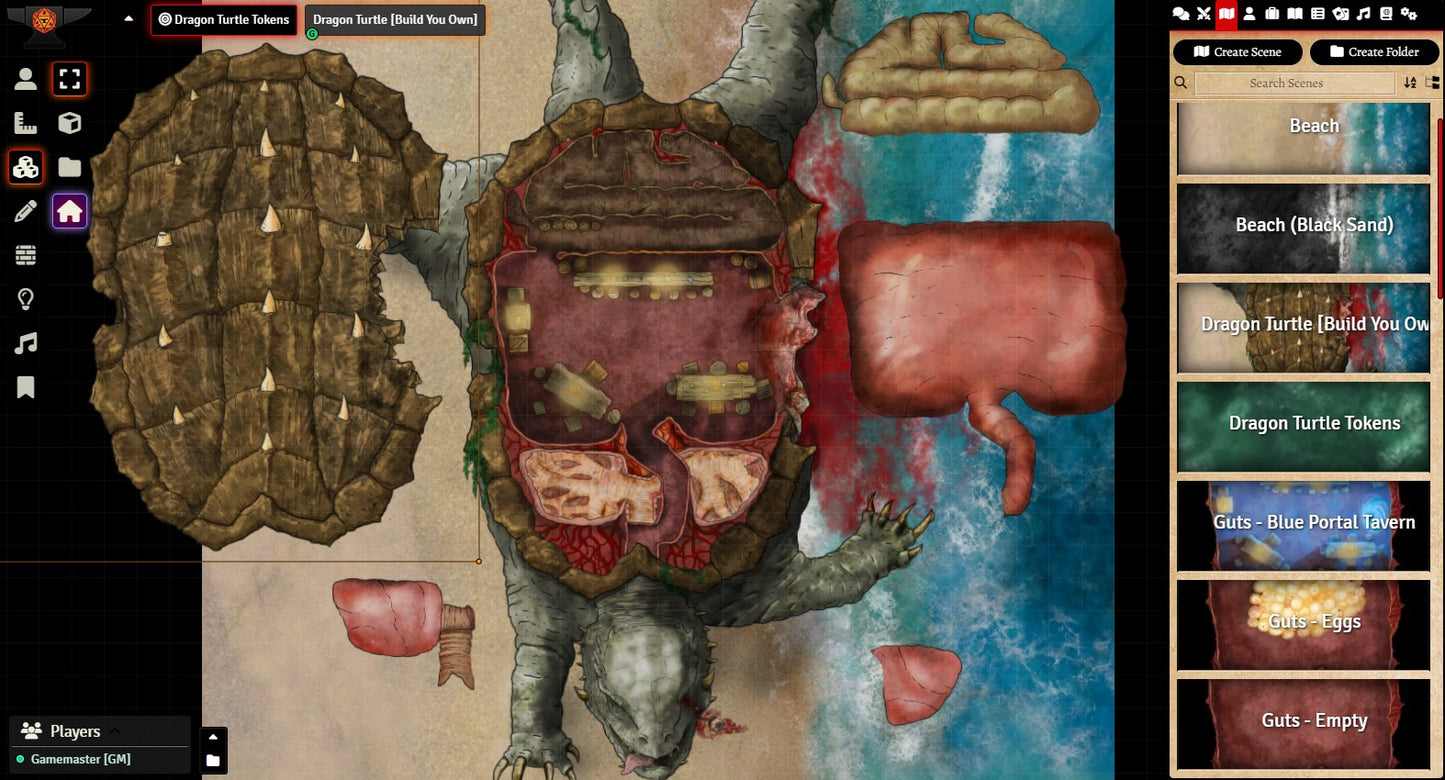Activate the drawing pencil tool
Screen dimensions: 1445x780
[26, 211]
